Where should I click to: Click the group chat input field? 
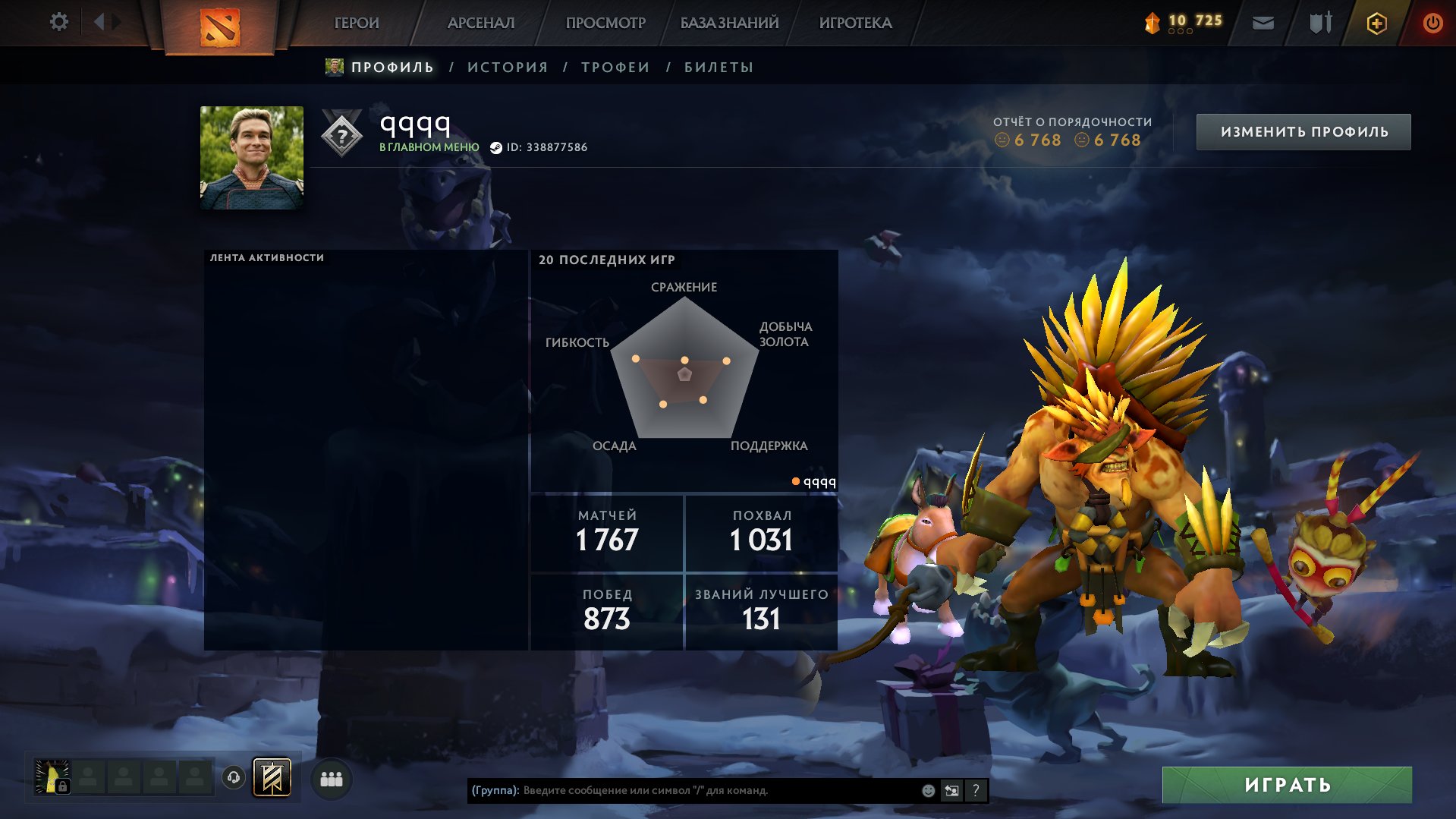click(683, 789)
